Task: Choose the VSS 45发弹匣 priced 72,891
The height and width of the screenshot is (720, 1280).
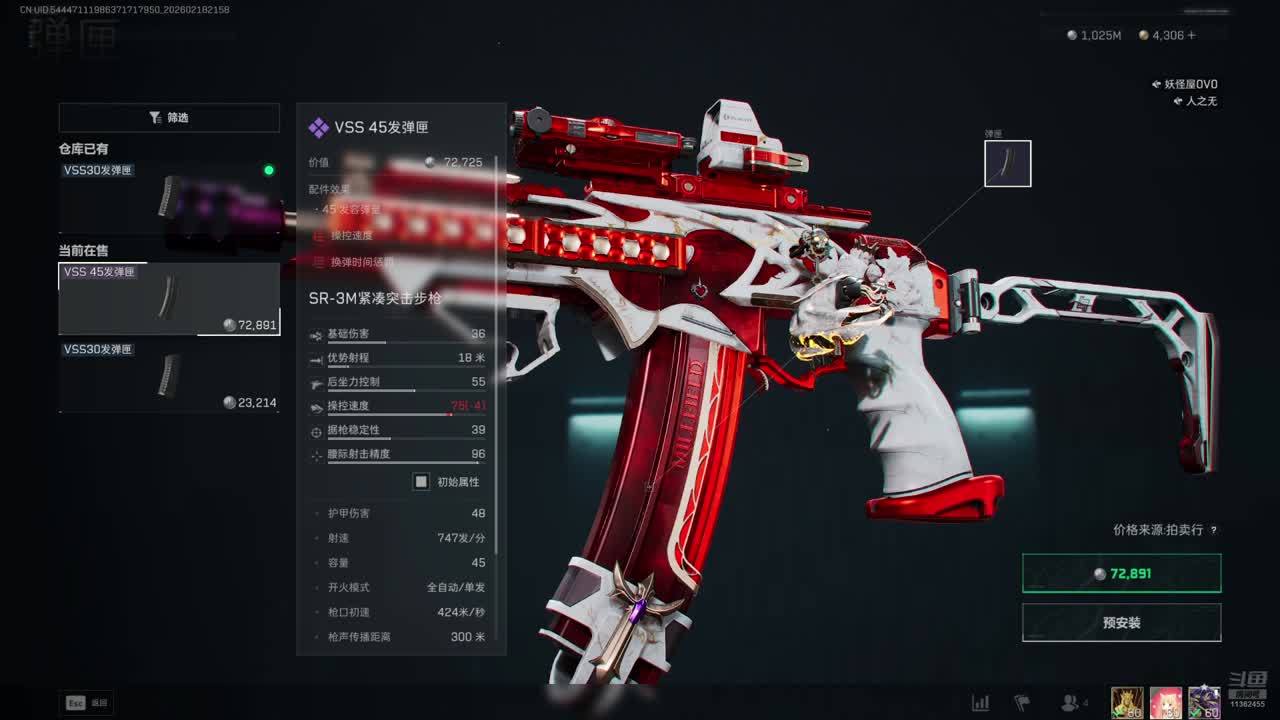Action: tap(169, 298)
